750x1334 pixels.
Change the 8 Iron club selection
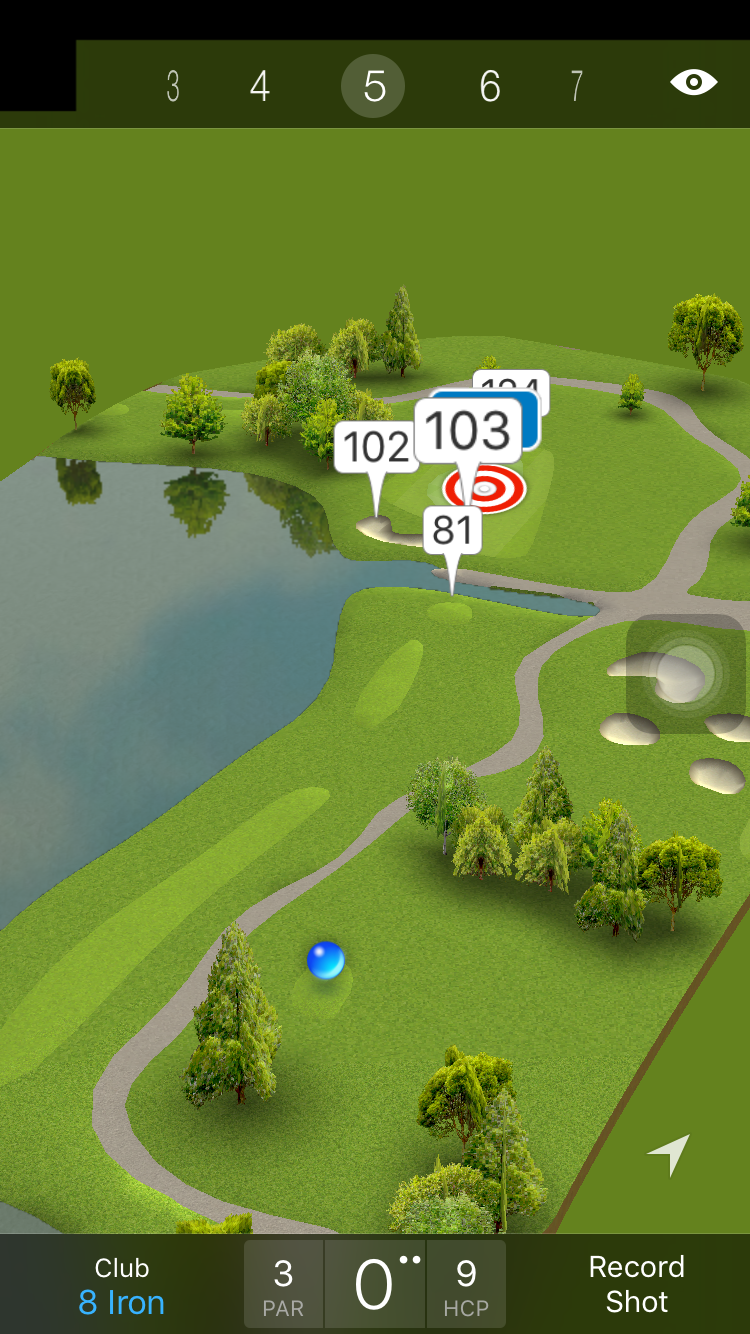tap(122, 1286)
